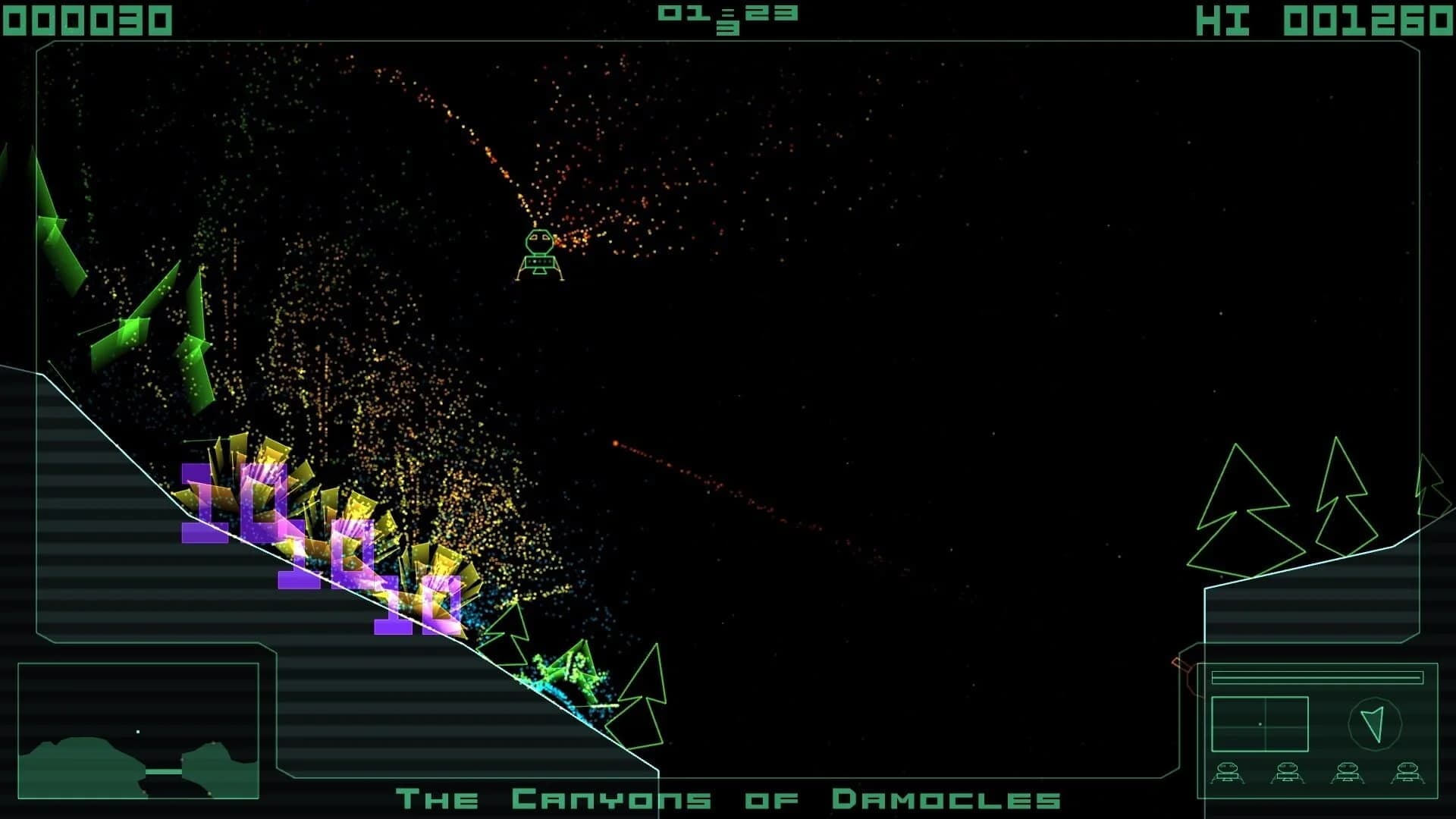Viewport: 1456px width, 819px height.
Task: Click the circular attitude arrow indicator
Action: (x=1375, y=724)
